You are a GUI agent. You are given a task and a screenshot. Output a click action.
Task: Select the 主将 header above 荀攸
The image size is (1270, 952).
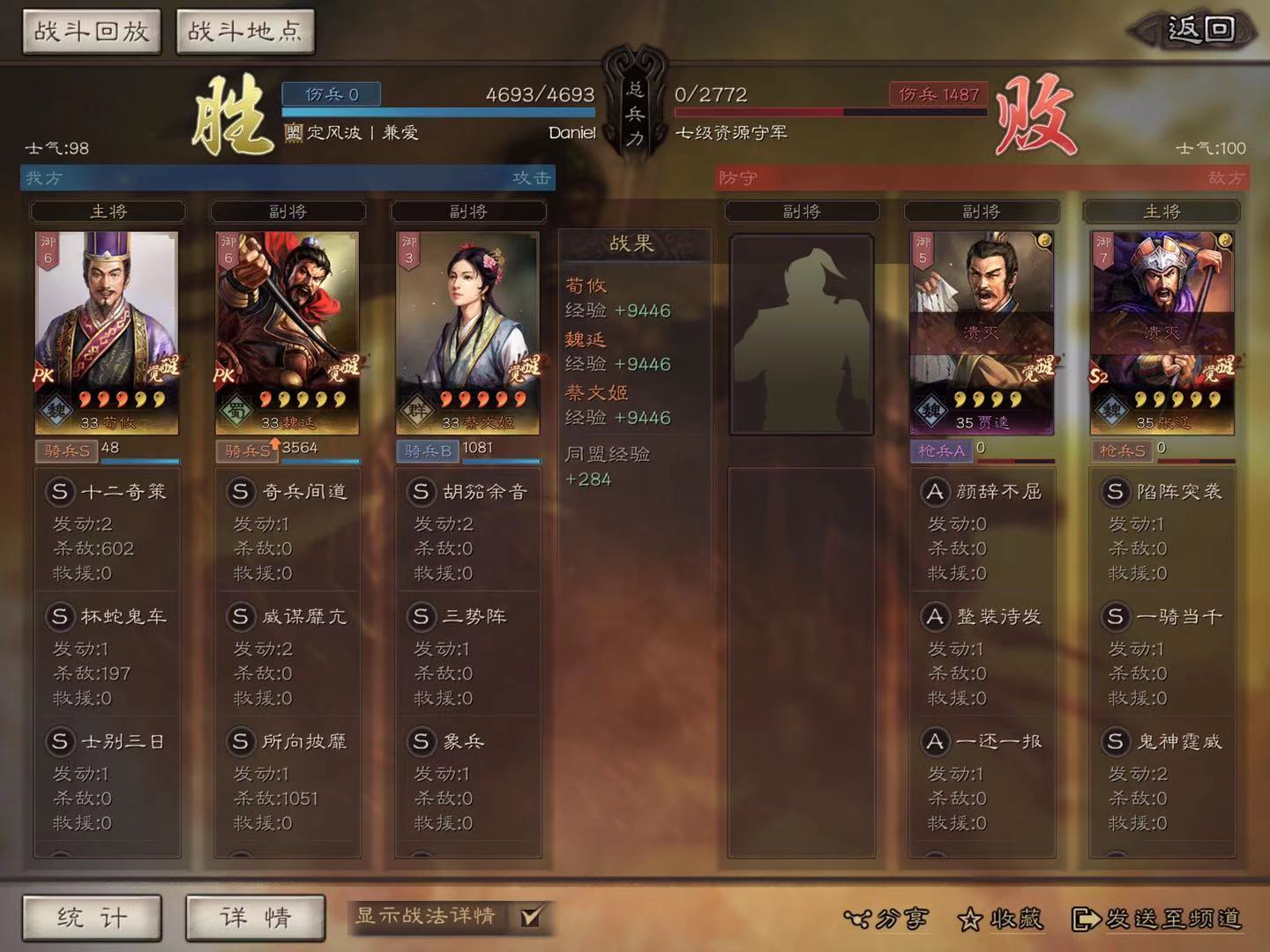click(106, 212)
